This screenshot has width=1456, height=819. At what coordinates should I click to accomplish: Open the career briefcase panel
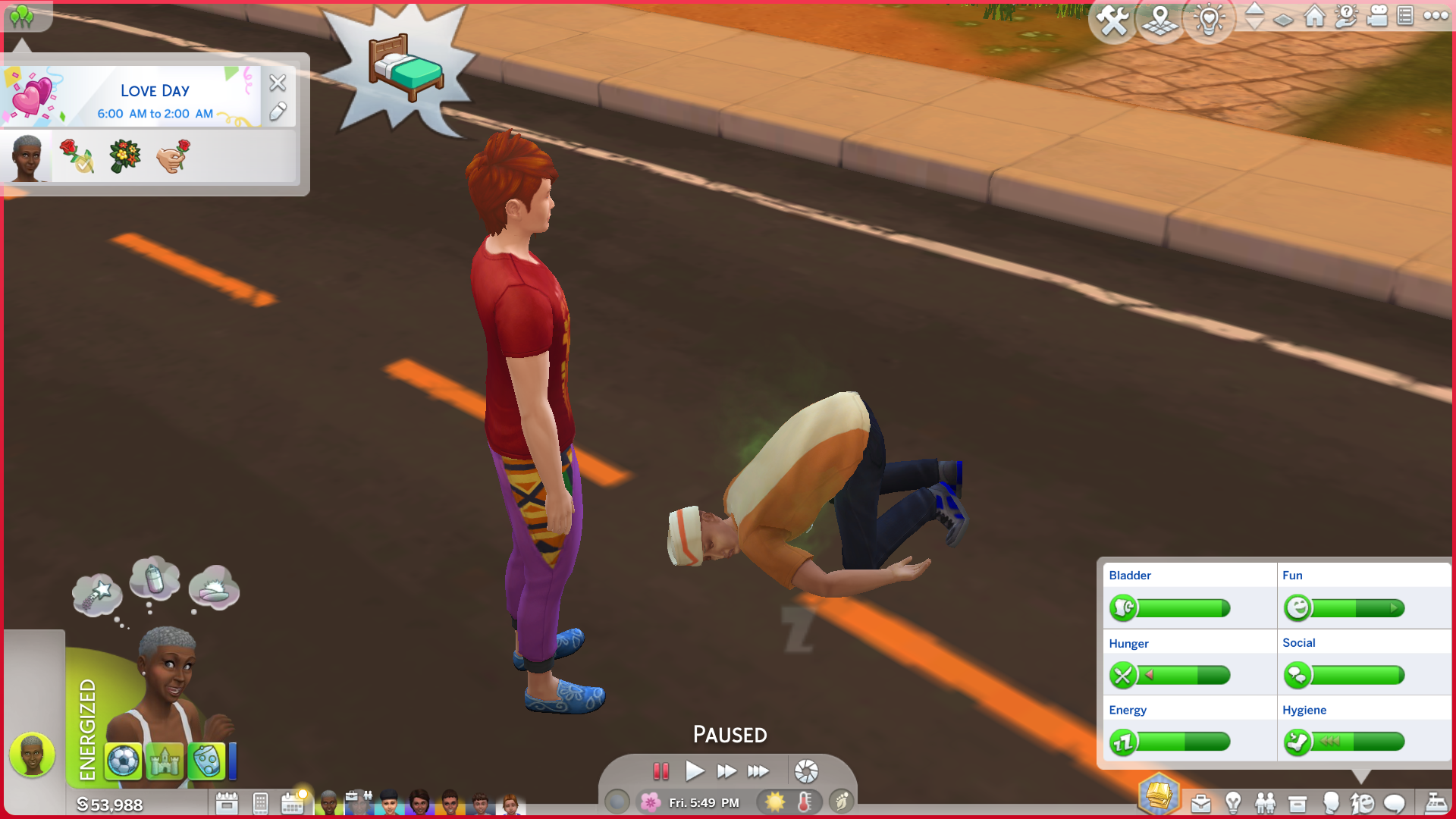pos(1200,803)
